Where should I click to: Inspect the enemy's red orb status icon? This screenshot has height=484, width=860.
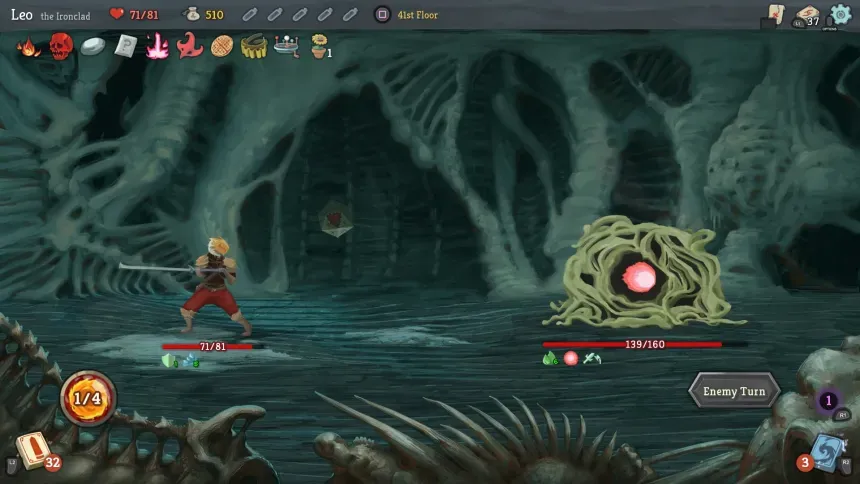pyautogui.click(x=571, y=358)
